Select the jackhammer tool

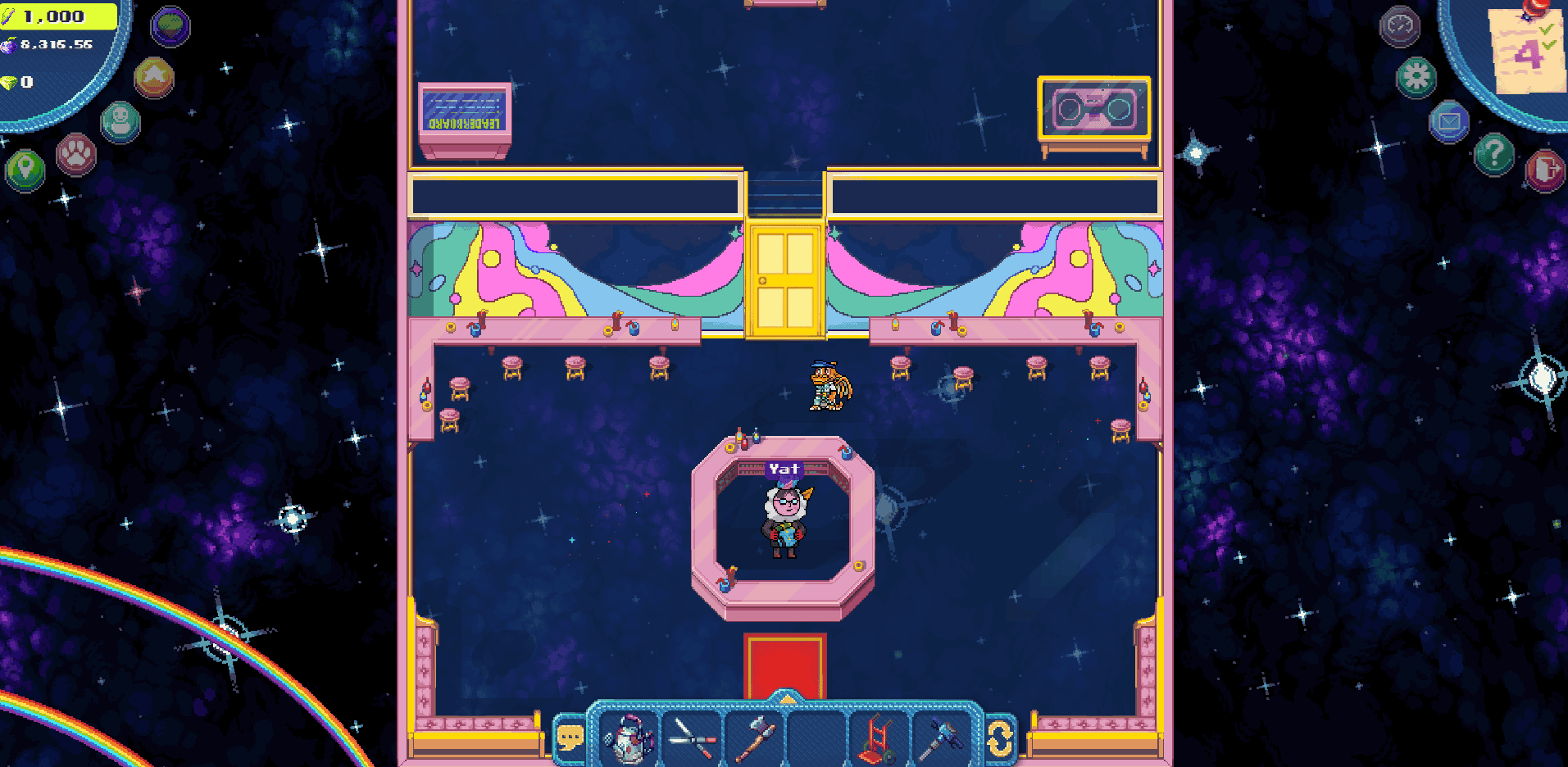pos(943,737)
